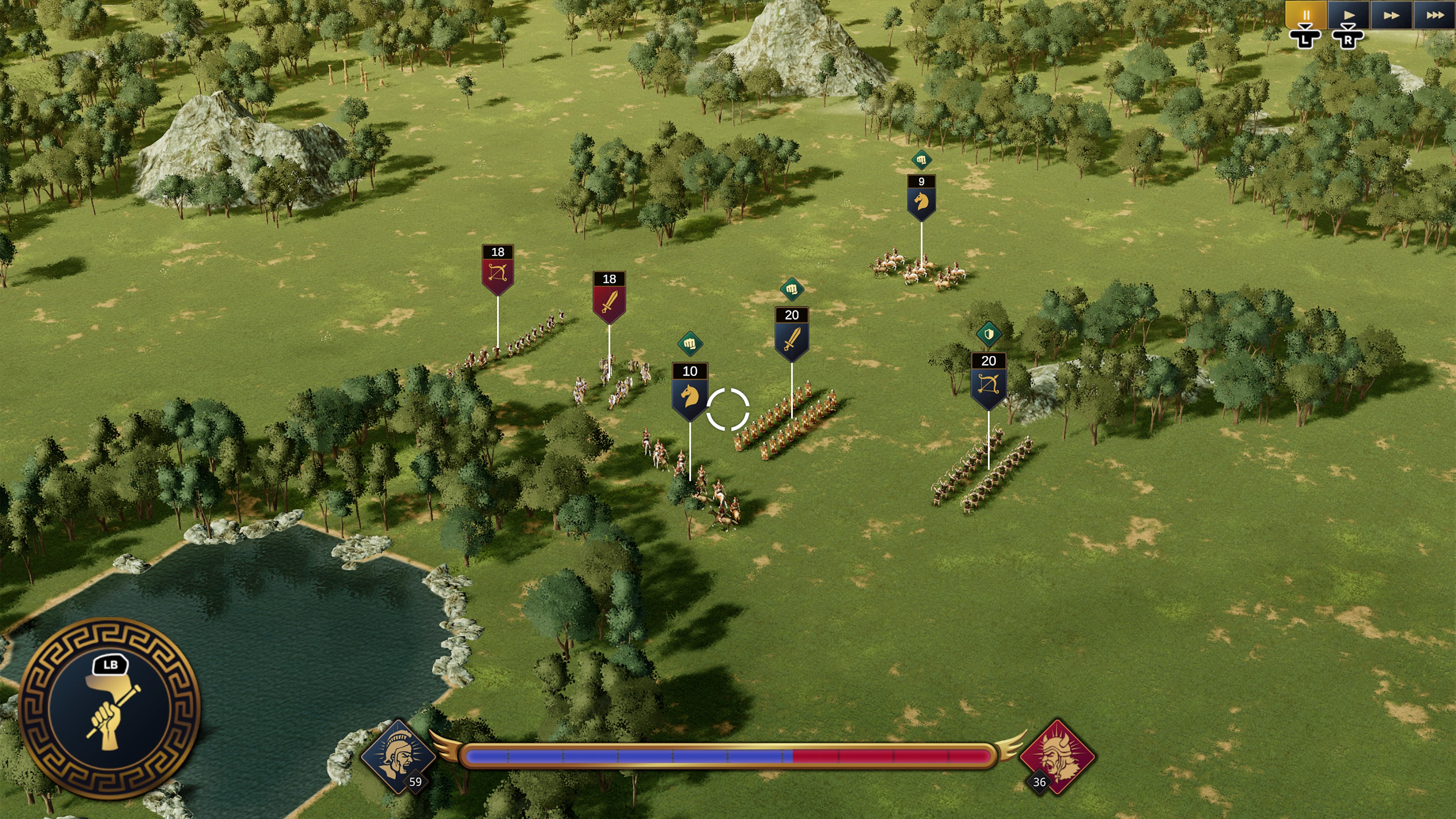Switch to double fast-forward speed

(1391, 15)
